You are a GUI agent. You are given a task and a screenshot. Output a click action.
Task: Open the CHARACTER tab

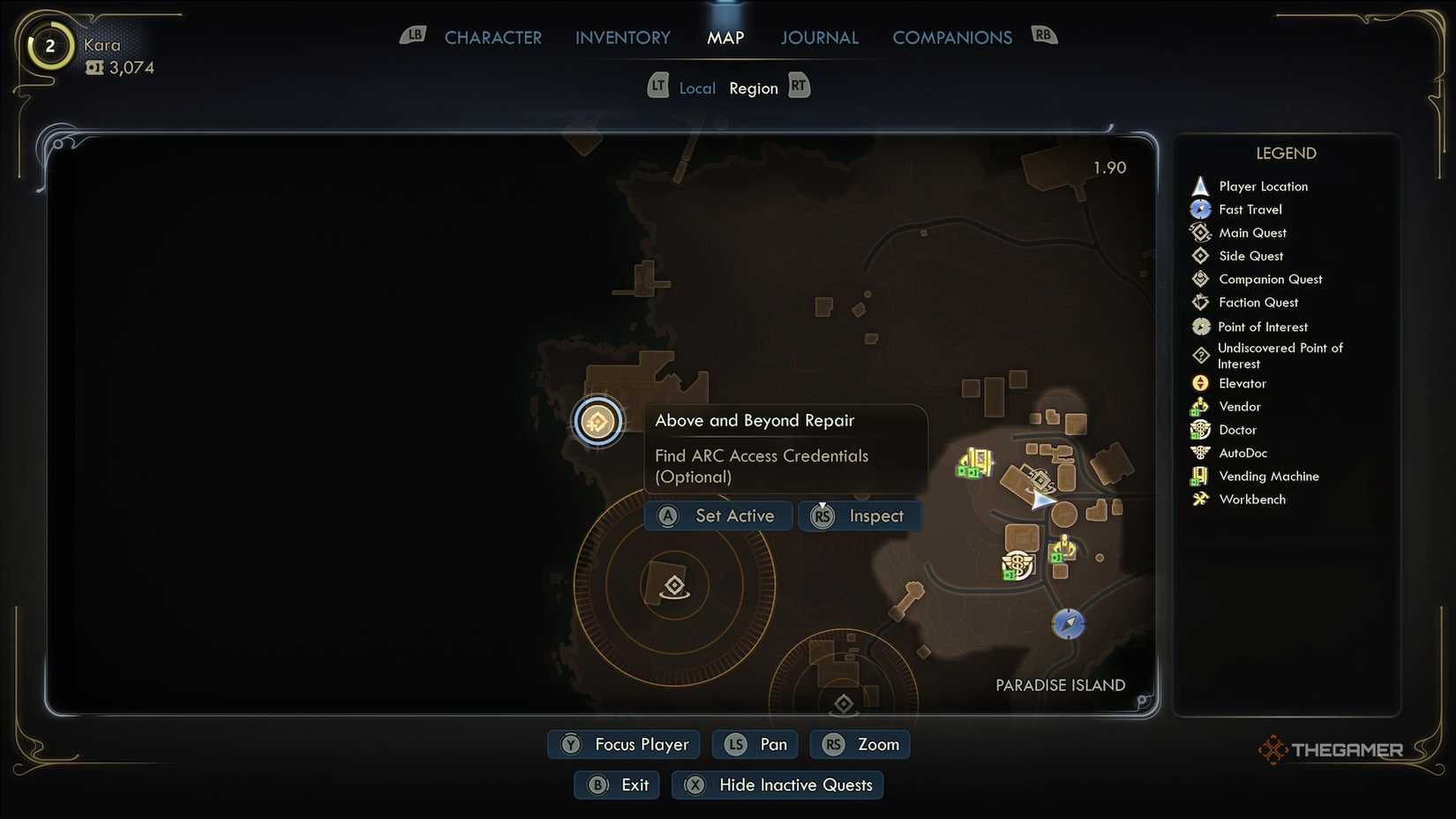[493, 37]
